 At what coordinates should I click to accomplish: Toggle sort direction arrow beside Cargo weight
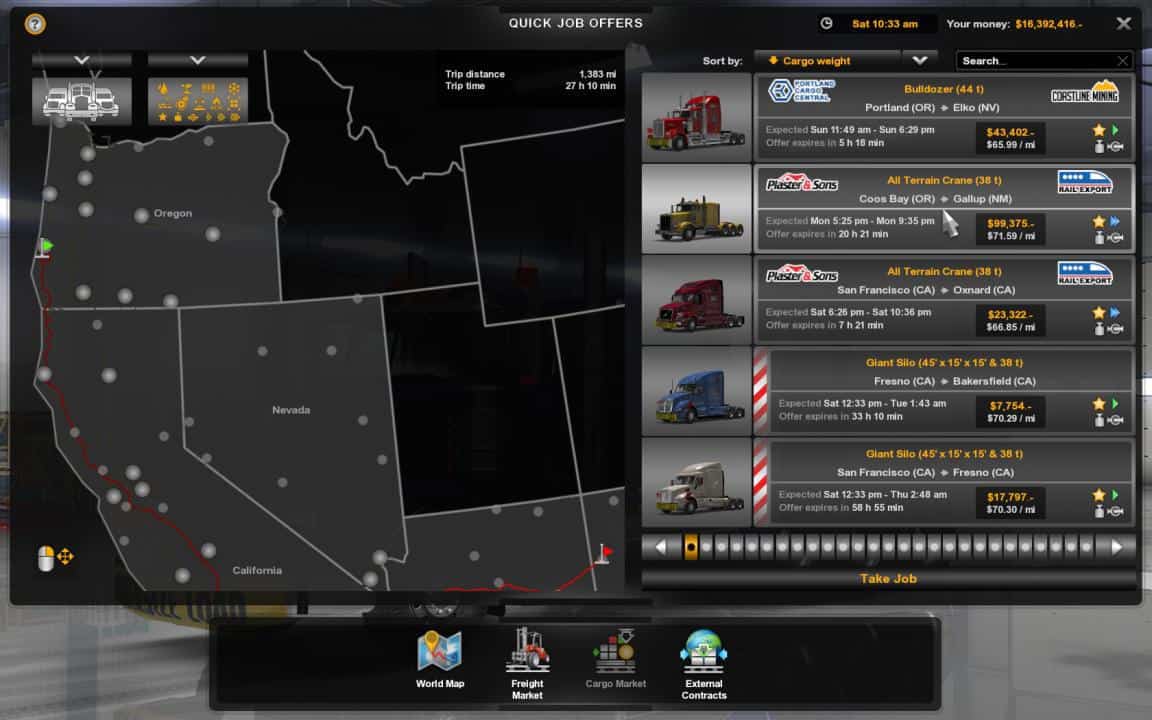pyautogui.click(x=919, y=60)
